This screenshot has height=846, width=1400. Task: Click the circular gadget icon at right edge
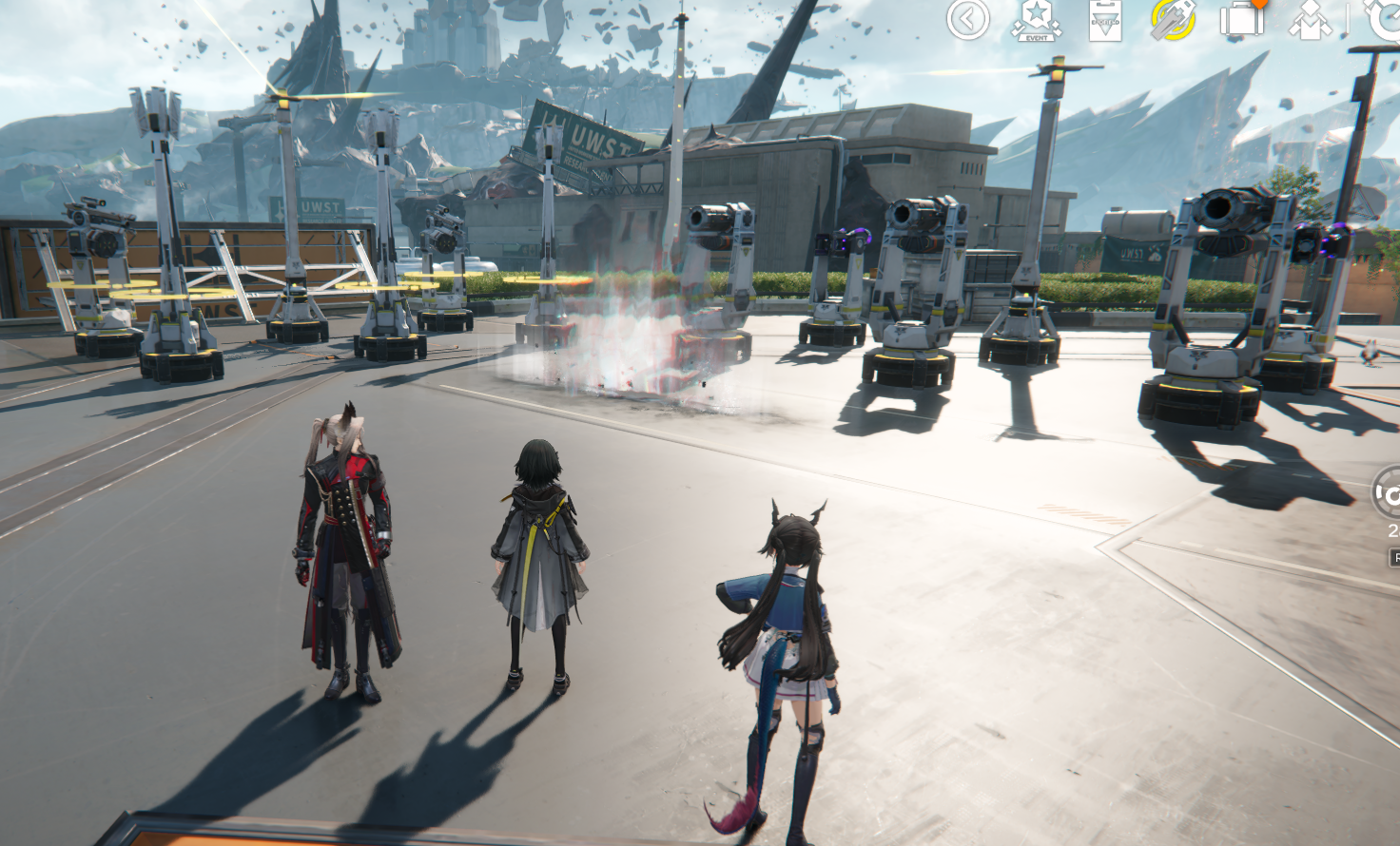tap(1388, 494)
